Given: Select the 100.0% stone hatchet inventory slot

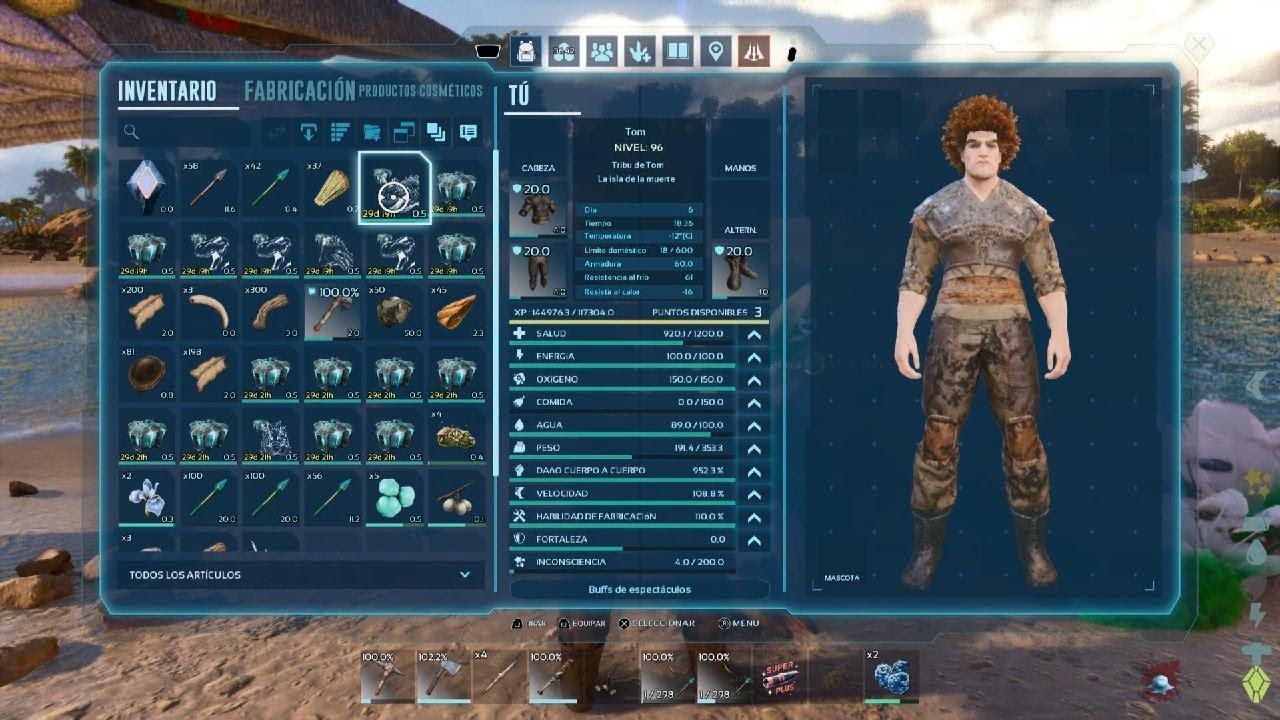Looking at the screenshot, I should [x=333, y=312].
